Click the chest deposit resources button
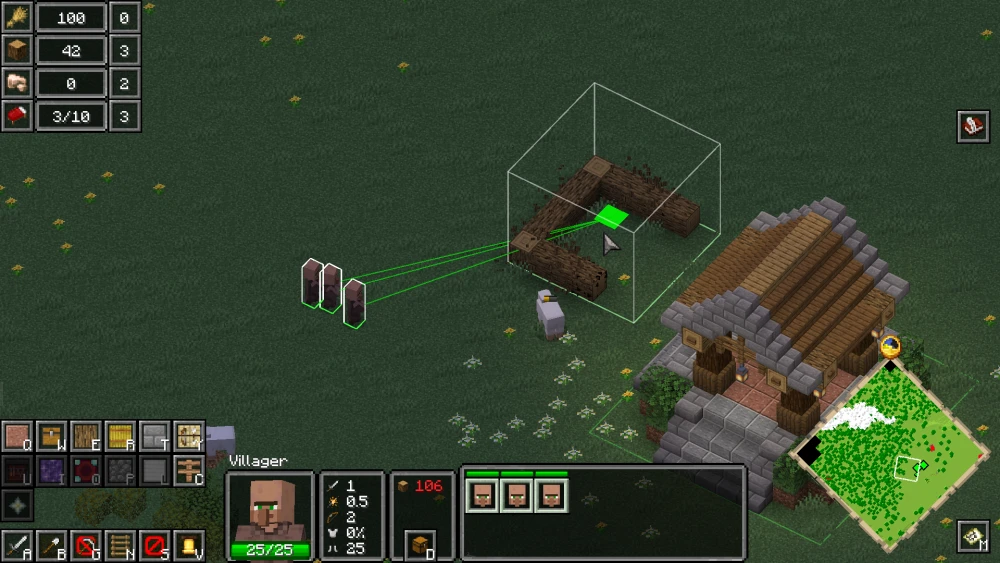This screenshot has width=1000, height=563. [421, 545]
